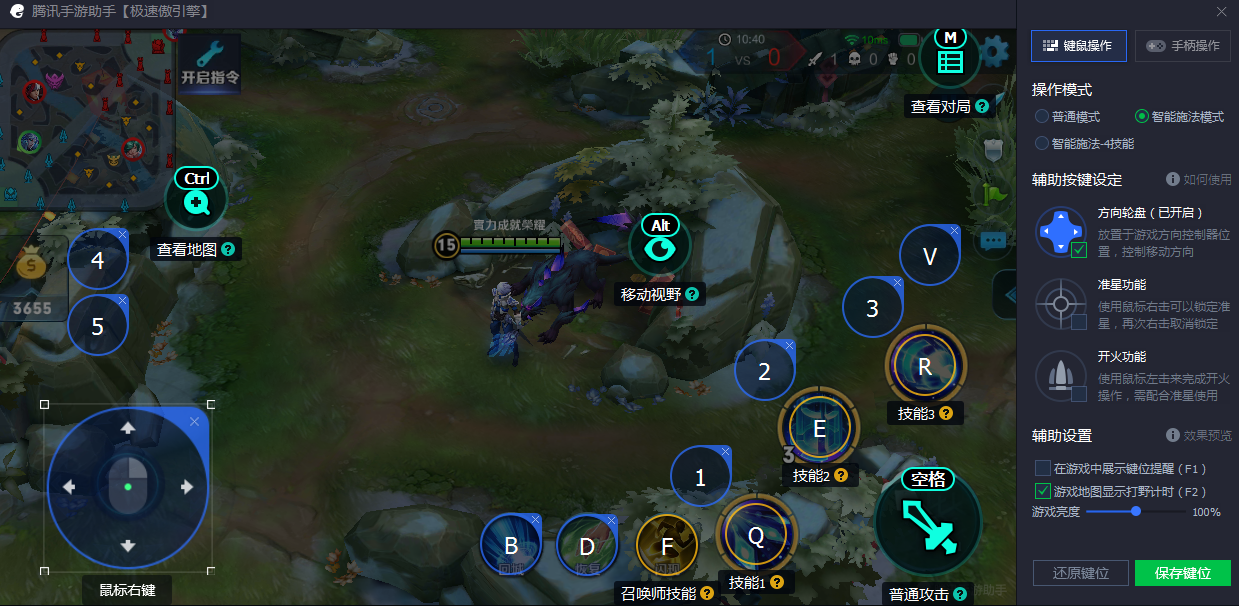The height and width of the screenshot is (606, 1239).
Task: Switch to the 手柄操作 tab
Action: [1182, 46]
